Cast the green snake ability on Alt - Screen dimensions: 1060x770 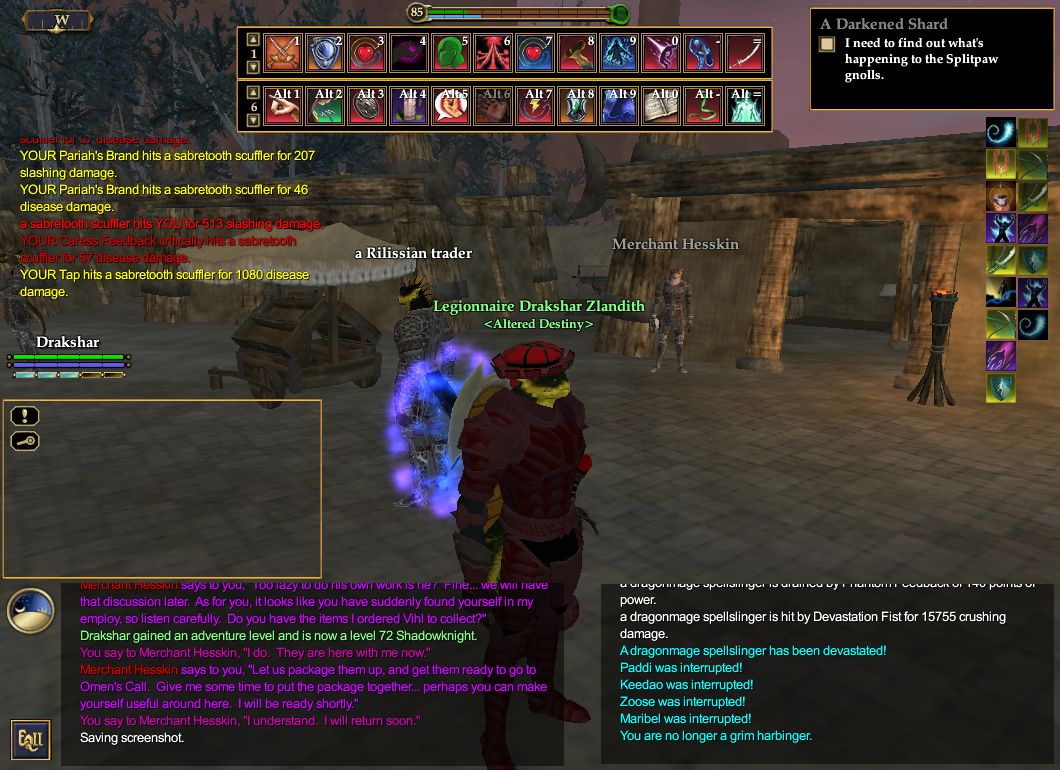(x=703, y=105)
